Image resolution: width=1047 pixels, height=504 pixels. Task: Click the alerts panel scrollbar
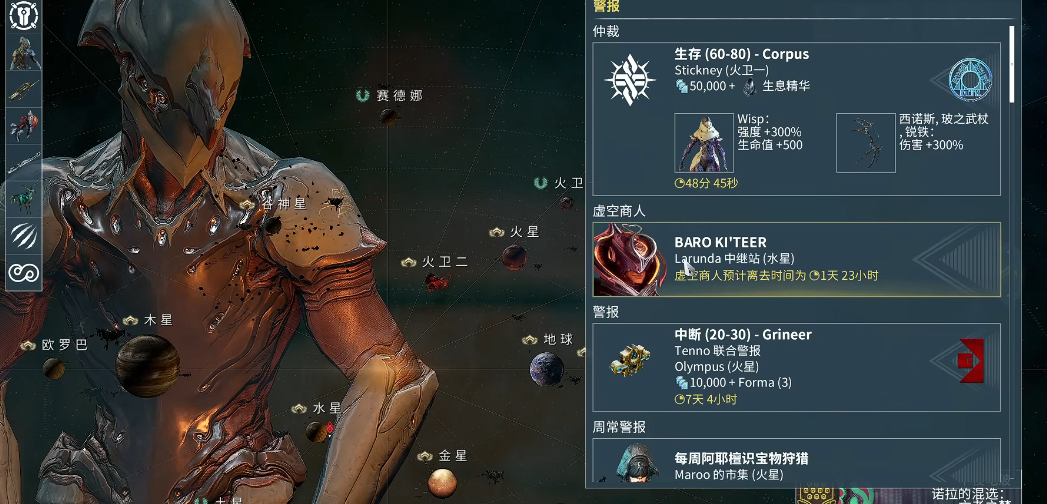(x=1012, y=64)
